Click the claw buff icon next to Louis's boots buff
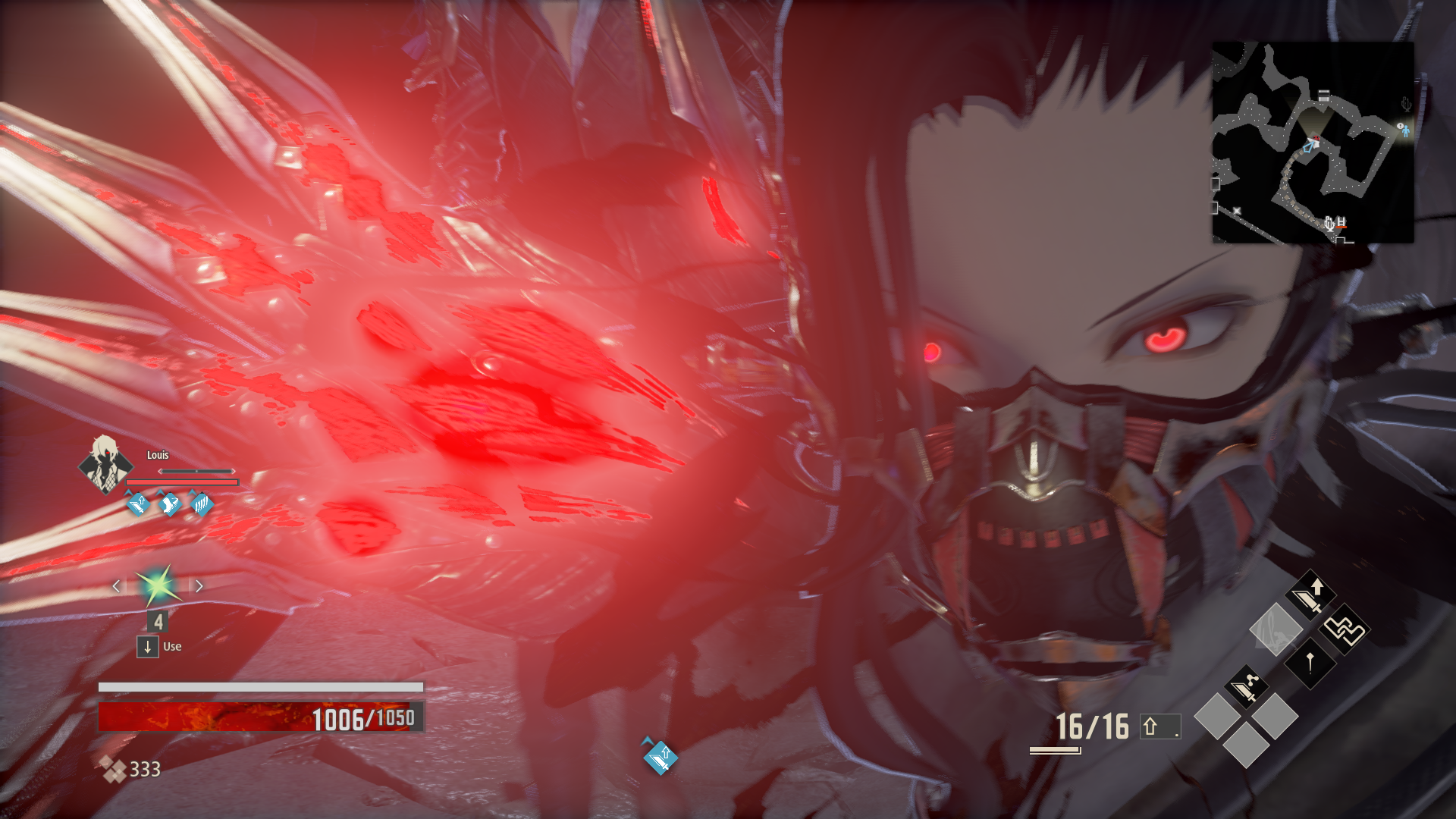Viewport: 1456px width, 819px height. click(200, 504)
